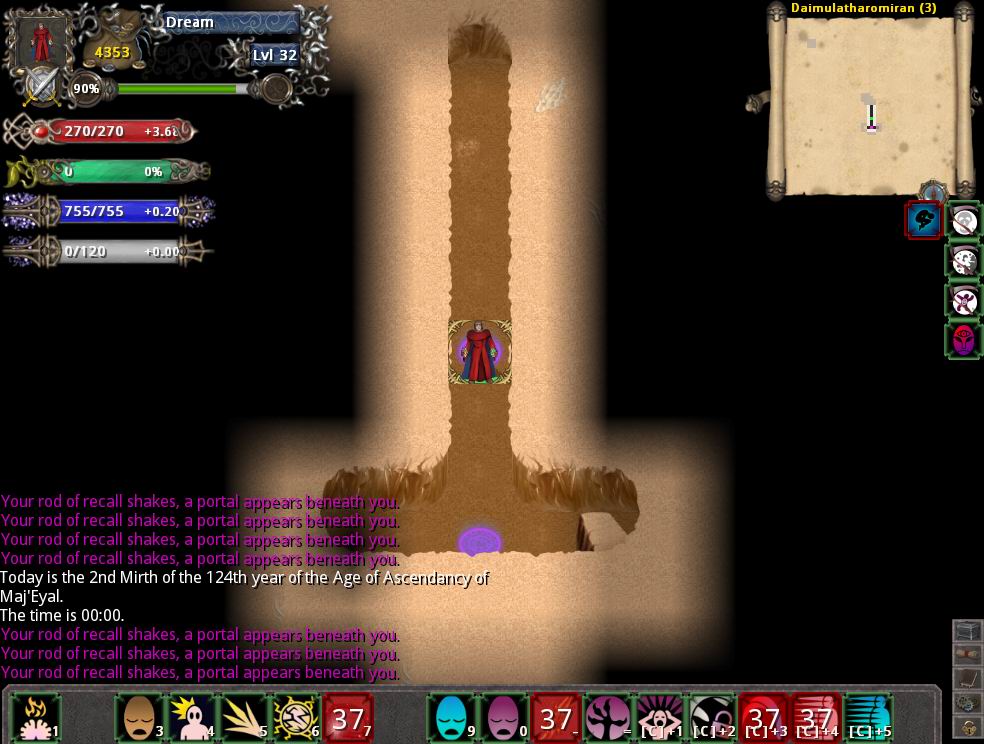The height and width of the screenshot is (744, 984).
Task: Click the parchment minimap
Action: click(x=869, y=106)
